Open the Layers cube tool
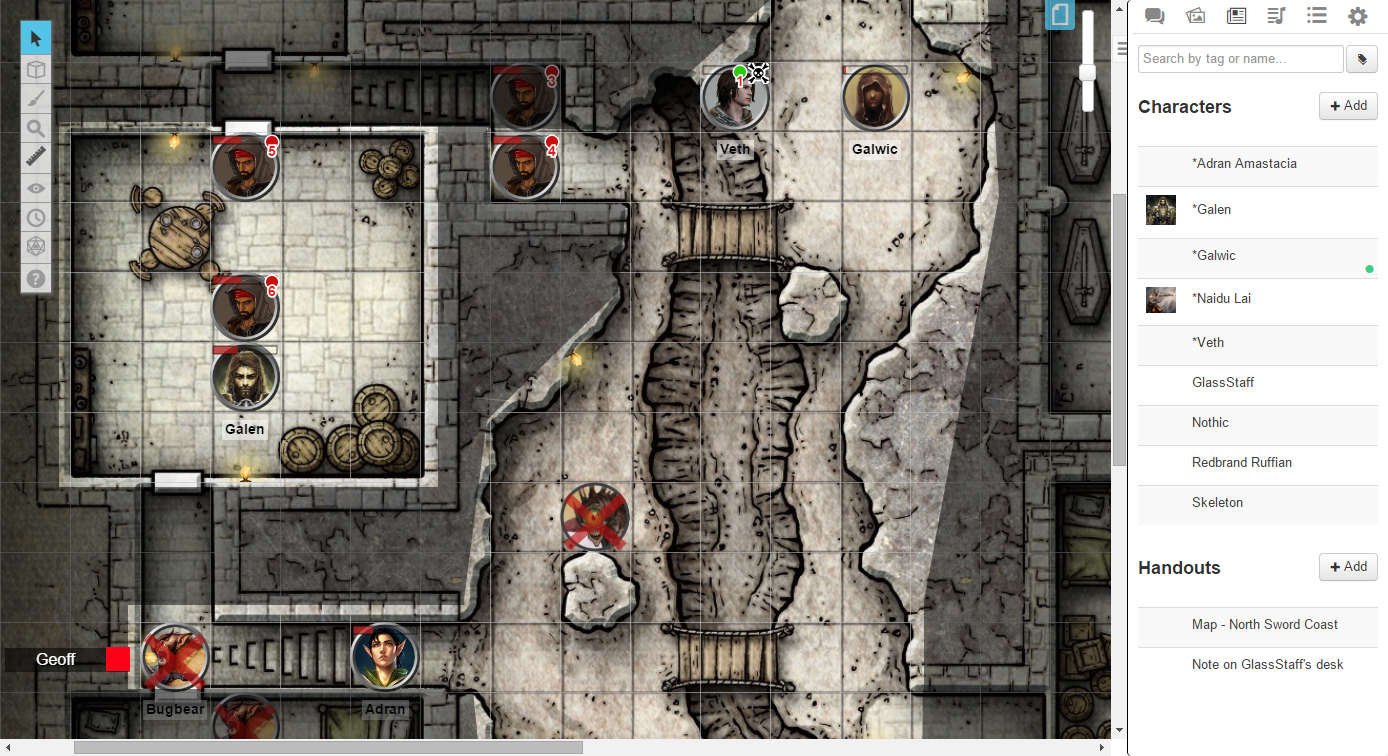Viewport: 1388px width, 756px height. click(36, 69)
